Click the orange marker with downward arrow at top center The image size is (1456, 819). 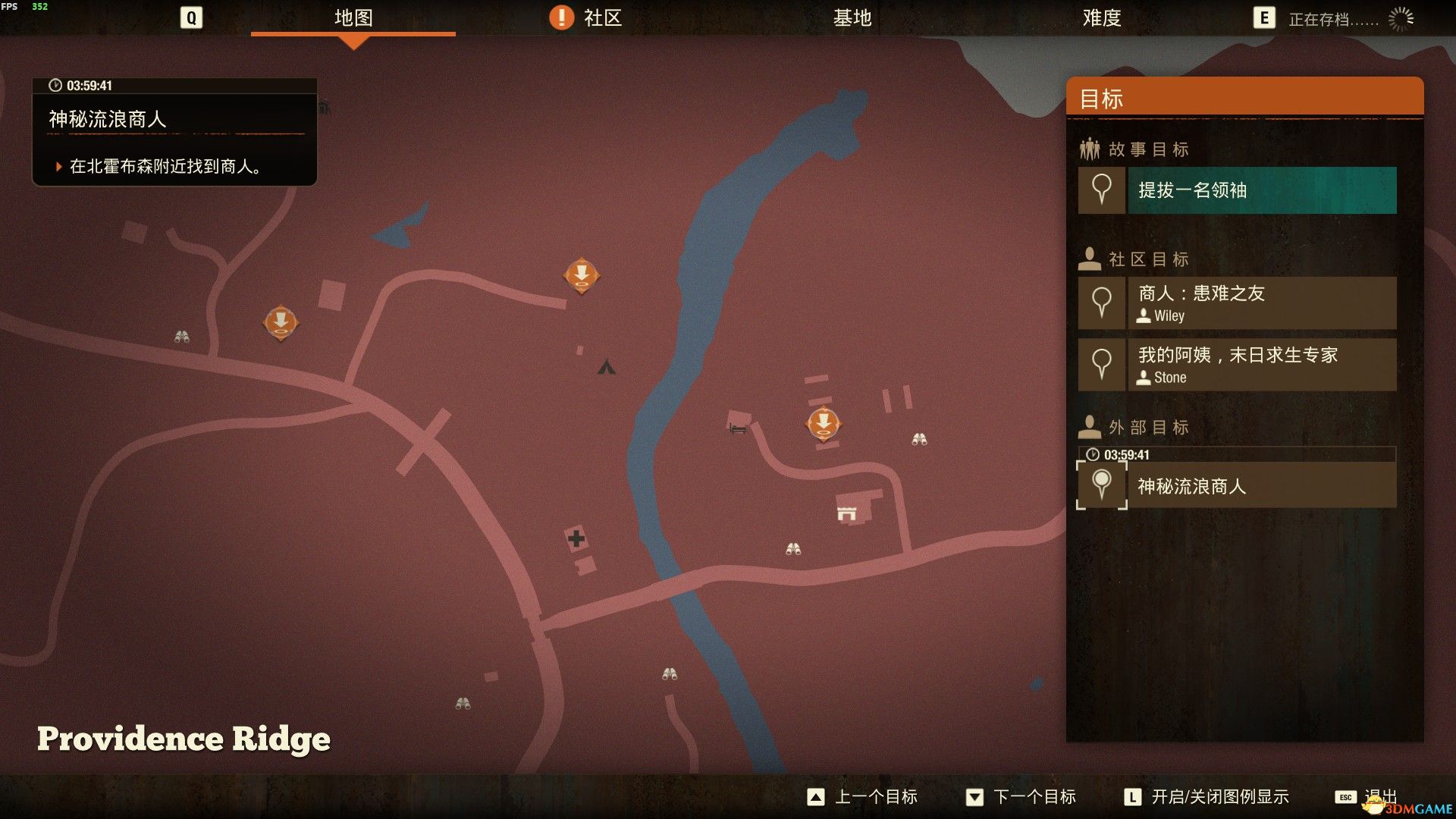pyautogui.click(x=581, y=277)
